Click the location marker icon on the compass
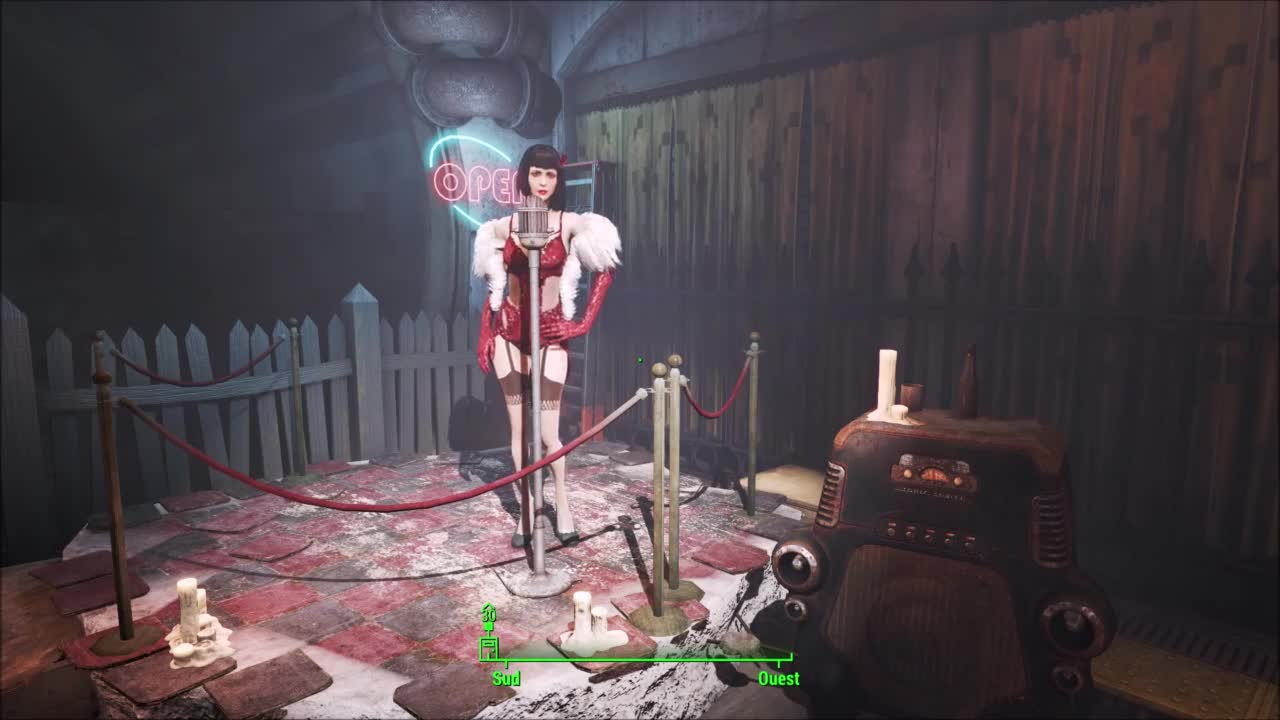Viewport: 1280px width, 720px height. coord(489,648)
